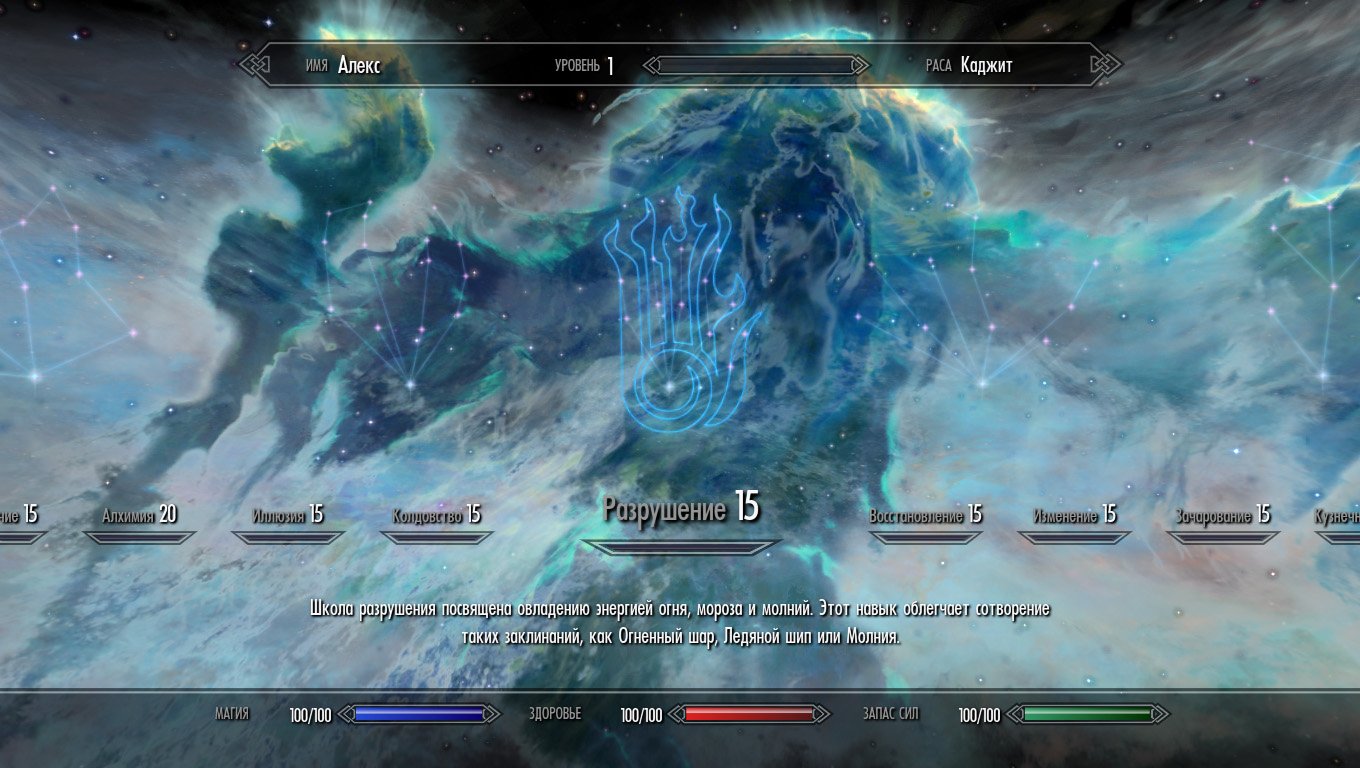Choose the Иллюзия skill

click(288, 516)
